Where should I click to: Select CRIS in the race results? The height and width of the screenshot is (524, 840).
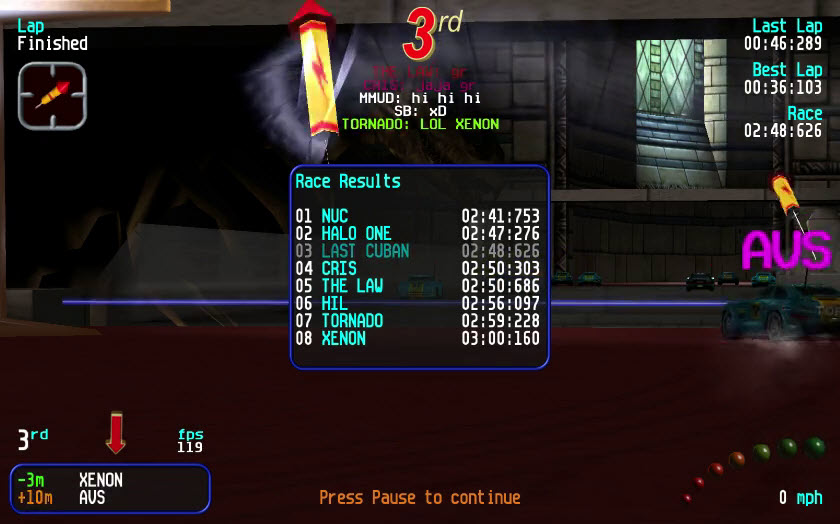coord(417,268)
